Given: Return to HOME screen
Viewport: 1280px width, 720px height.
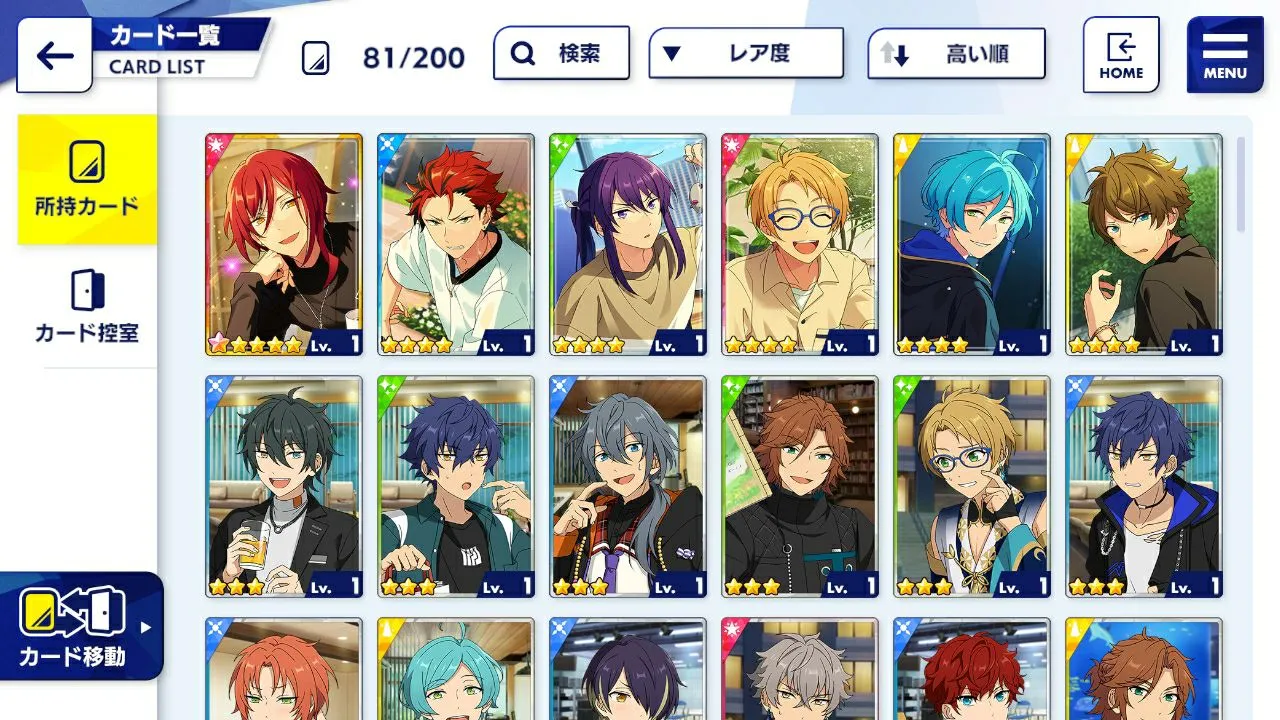Looking at the screenshot, I should coord(1121,55).
